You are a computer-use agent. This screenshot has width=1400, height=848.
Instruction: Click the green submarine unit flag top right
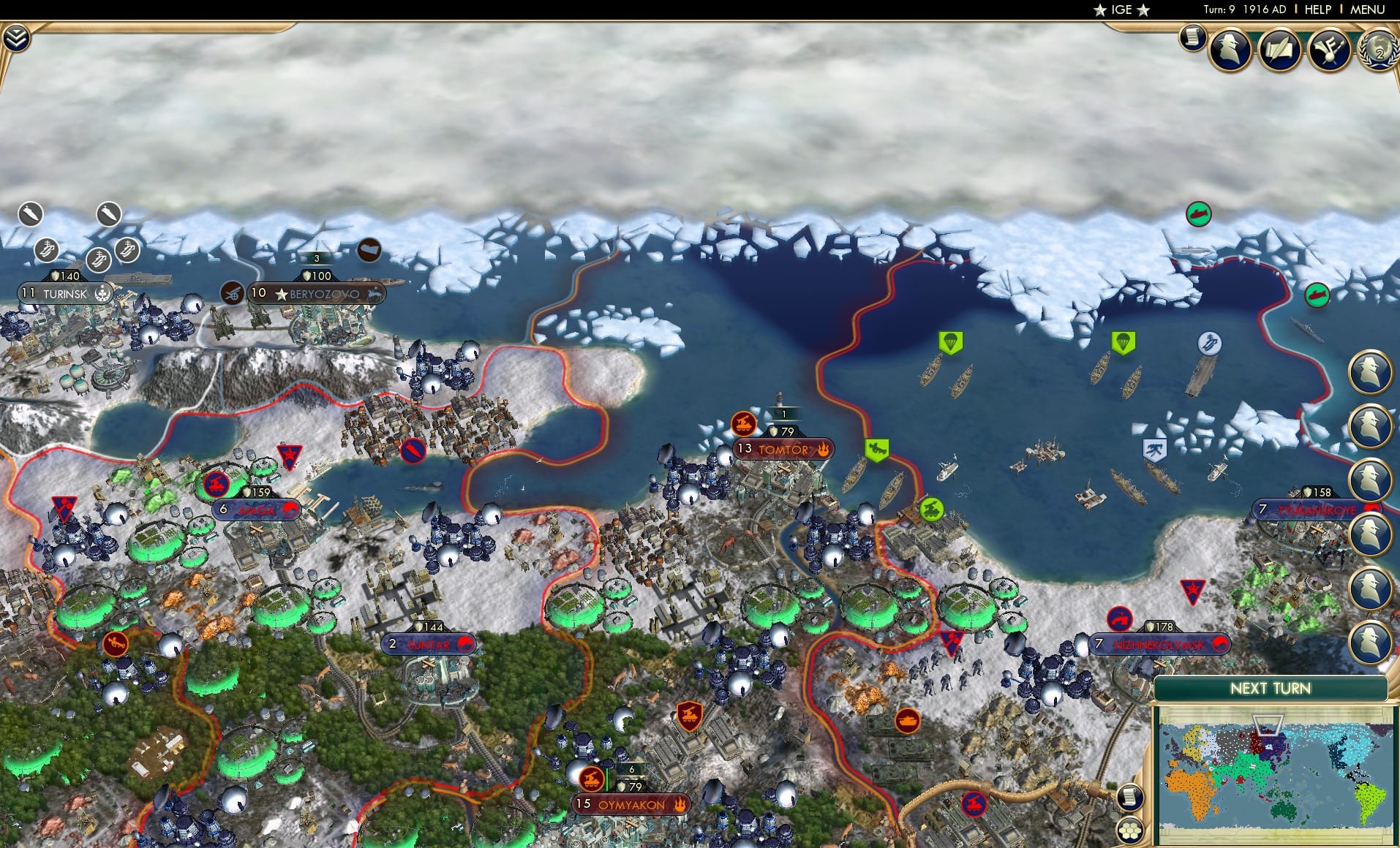click(1199, 213)
